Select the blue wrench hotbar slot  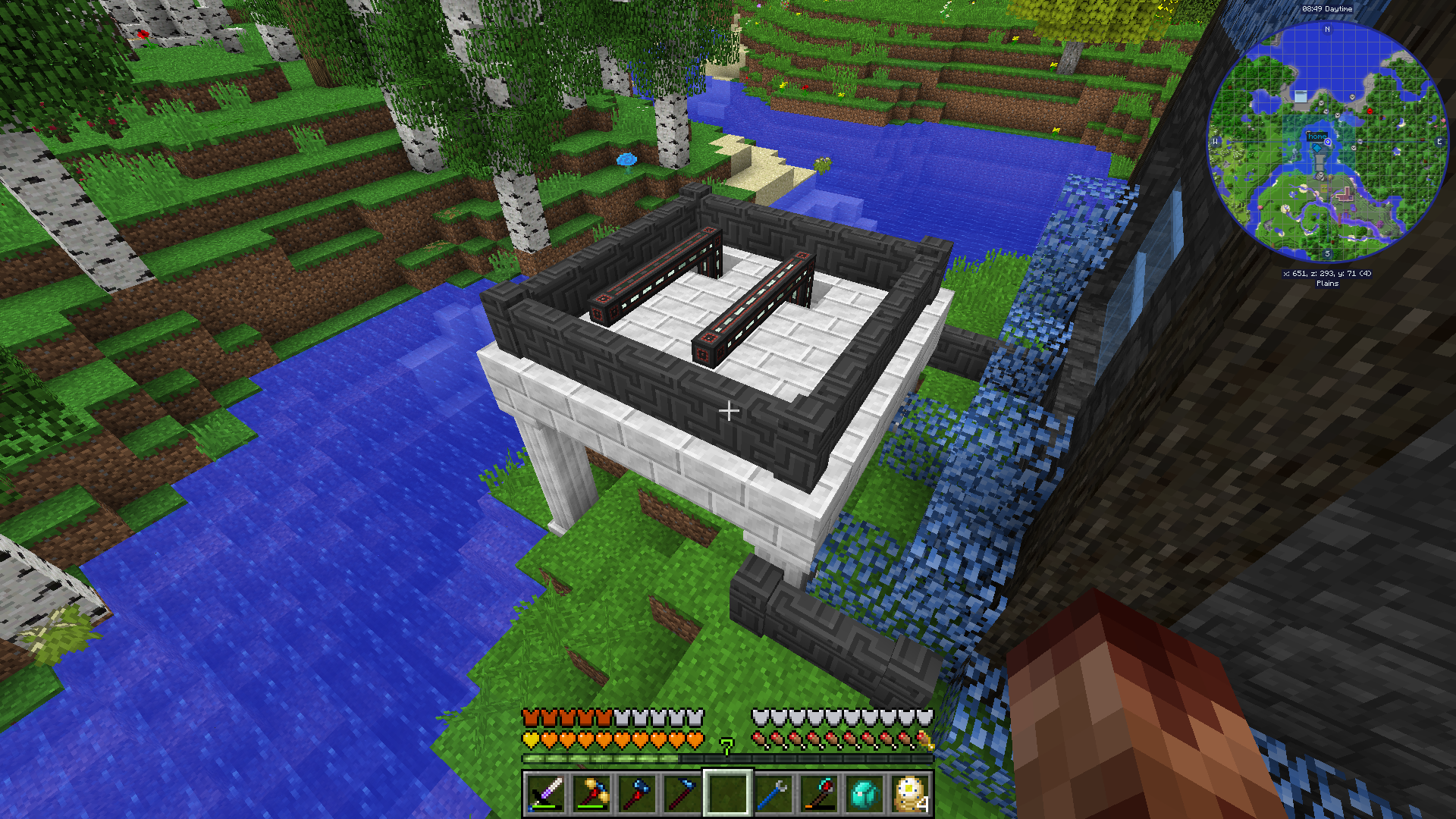coord(773,793)
